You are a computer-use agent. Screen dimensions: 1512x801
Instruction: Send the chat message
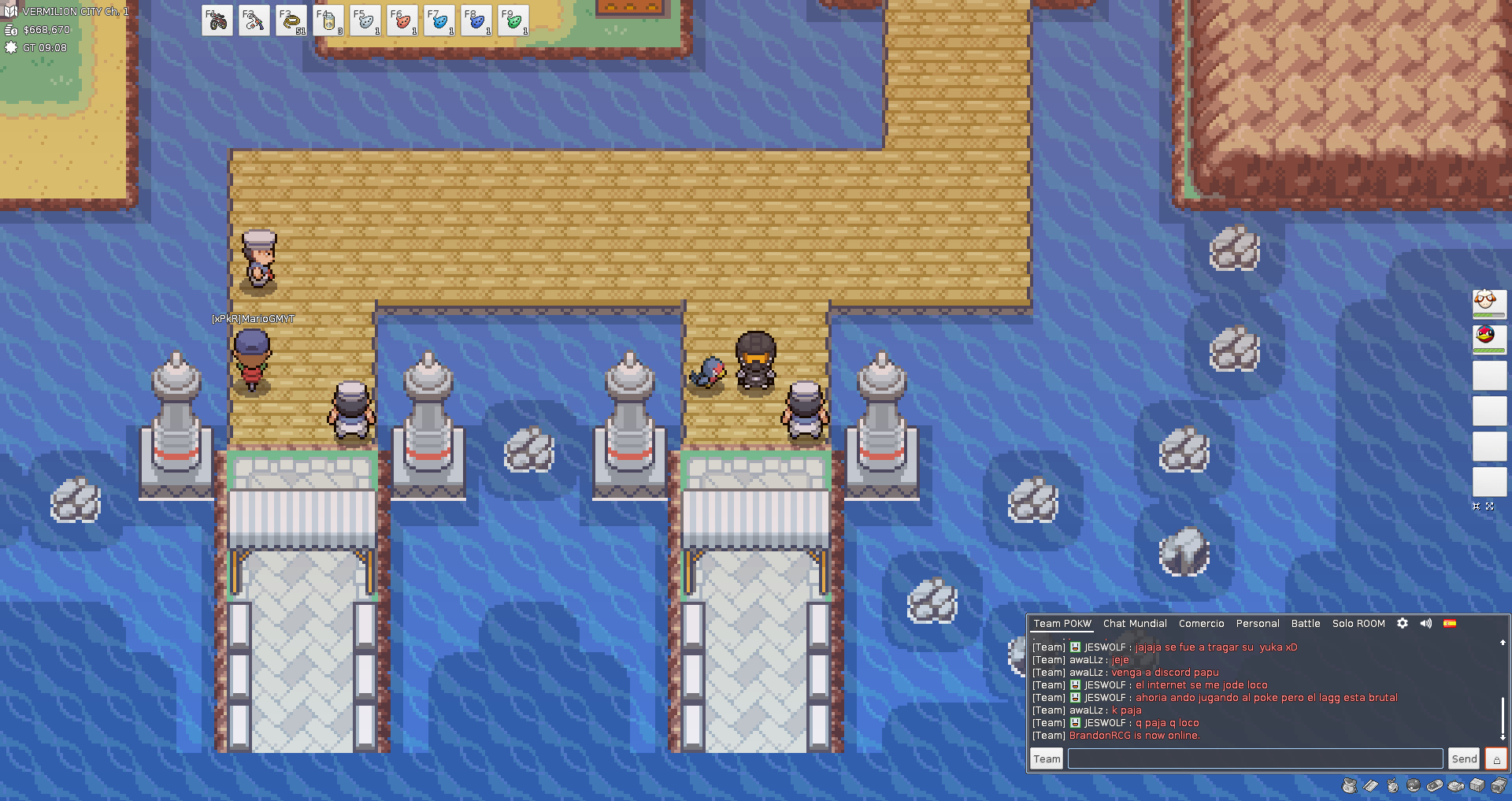pyautogui.click(x=1464, y=758)
